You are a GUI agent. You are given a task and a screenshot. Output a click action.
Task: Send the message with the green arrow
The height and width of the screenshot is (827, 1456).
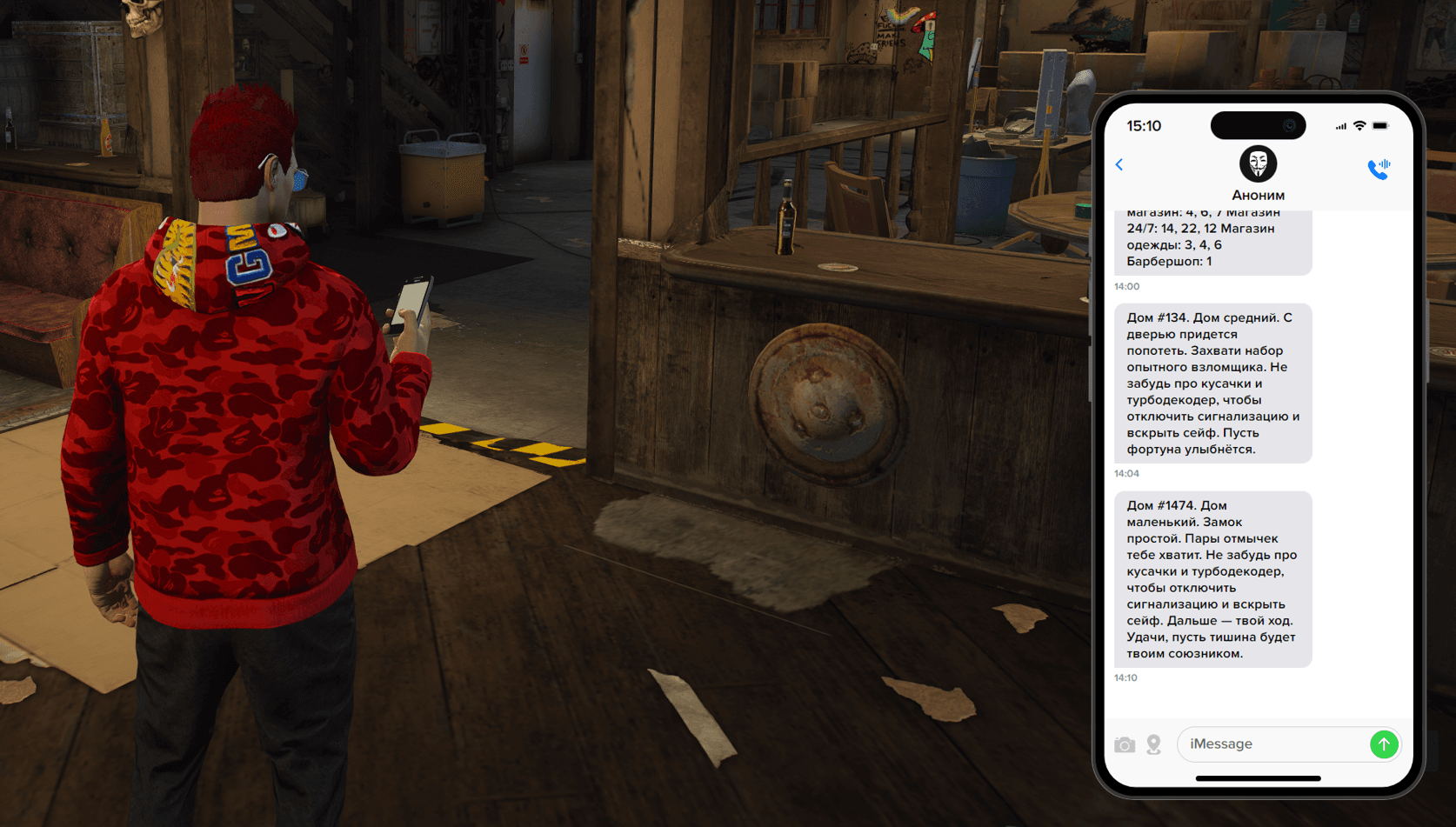tap(1384, 744)
